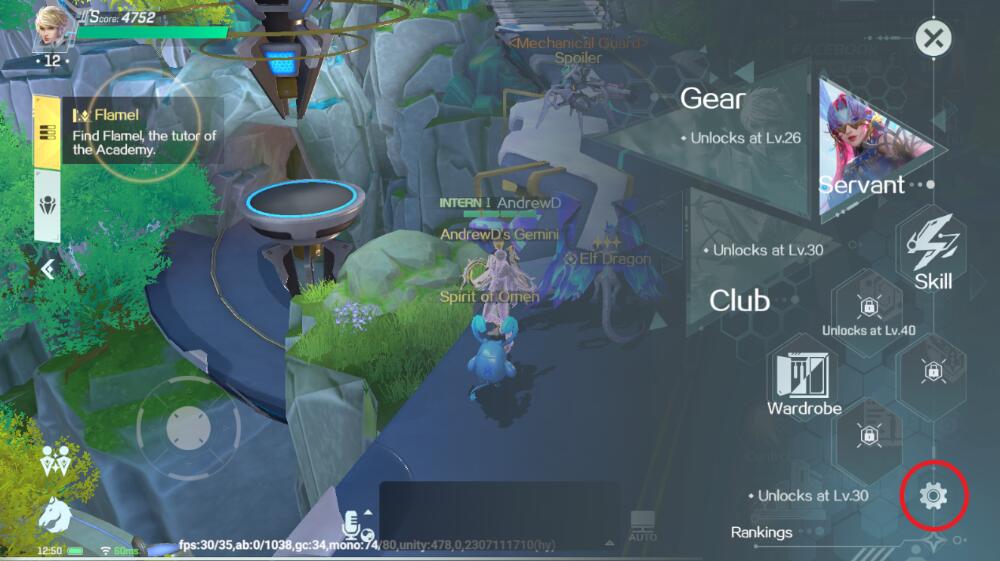The width and height of the screenshot is (1000, 561).
Task: Click the two-people social icon
Action: point(54,461)
